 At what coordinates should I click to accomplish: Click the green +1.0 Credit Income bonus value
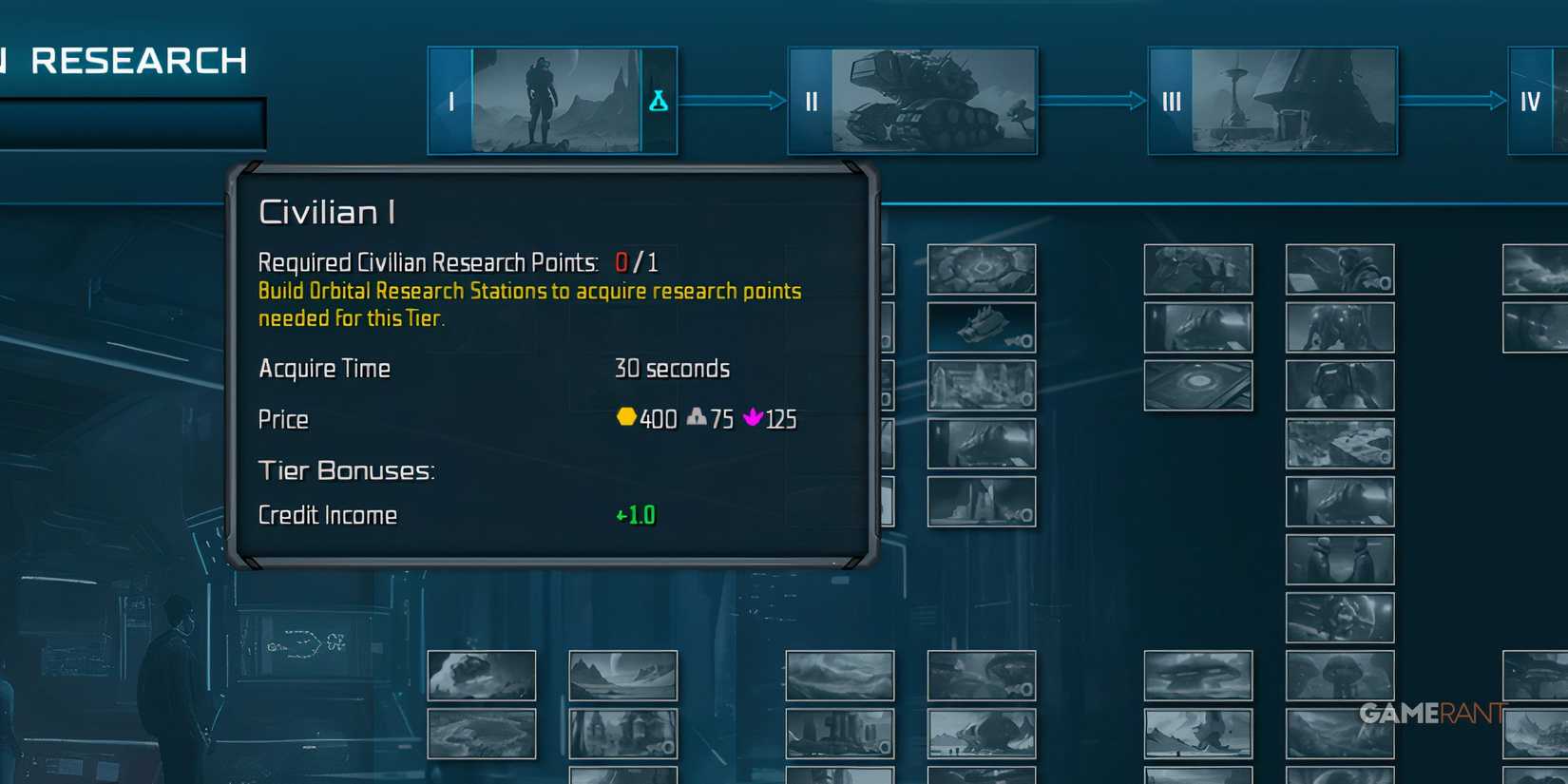pyautogui.click(x=635, y=515)
